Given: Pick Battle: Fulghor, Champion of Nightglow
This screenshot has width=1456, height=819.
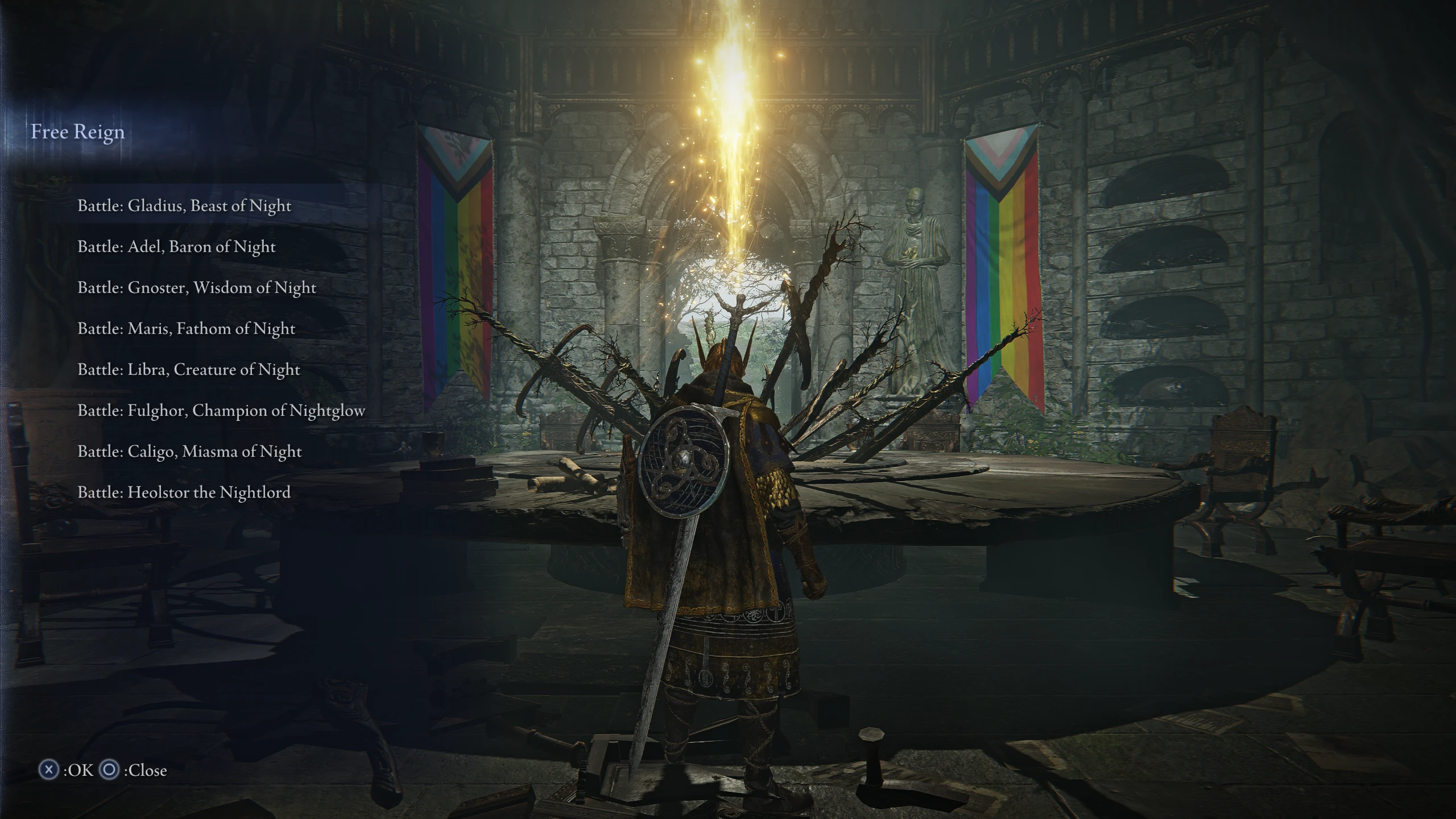Looking at the screenshot, I should (x=222, y=410).
